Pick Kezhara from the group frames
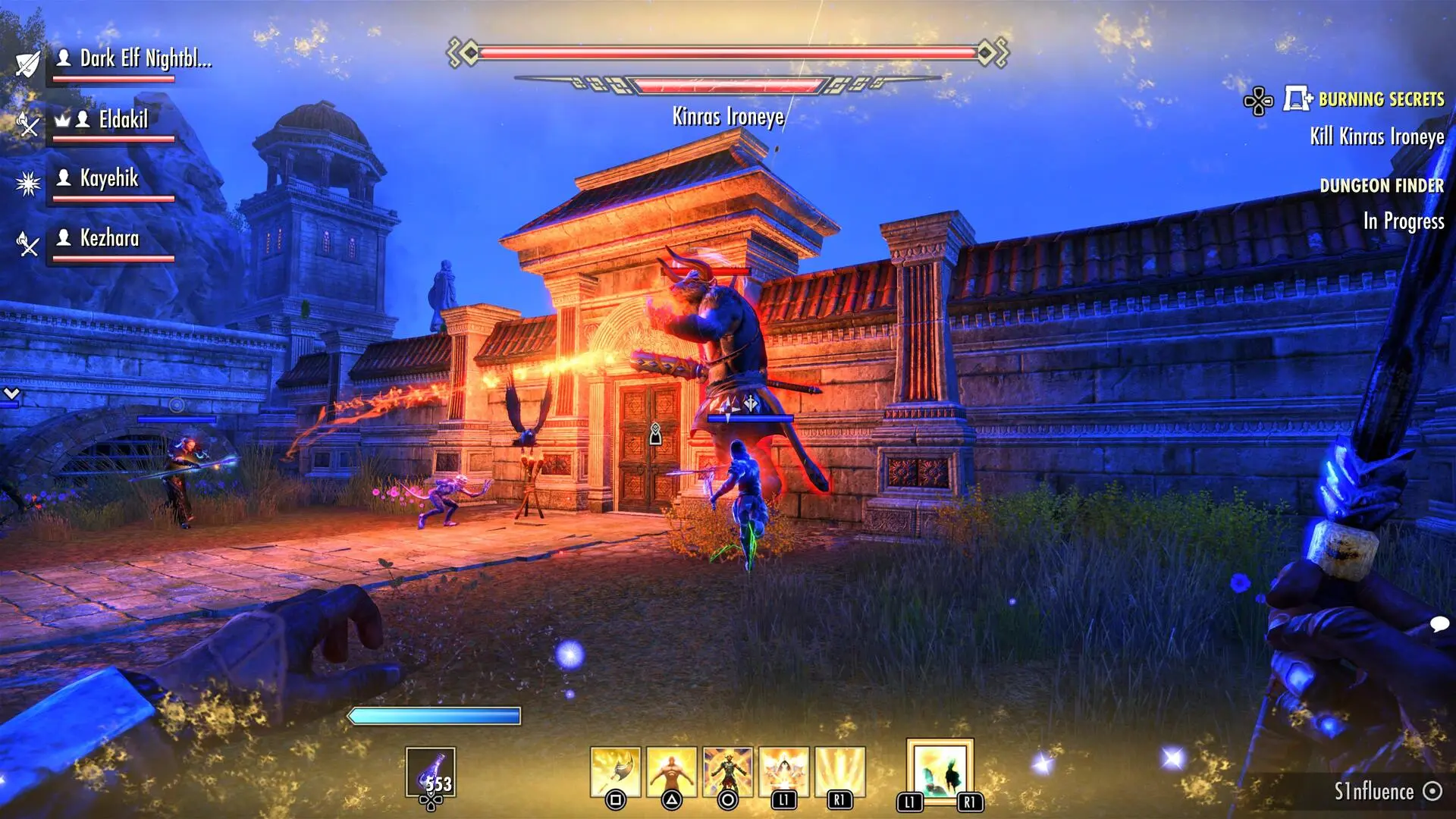 pyautogui.click(x=109, y=239)
